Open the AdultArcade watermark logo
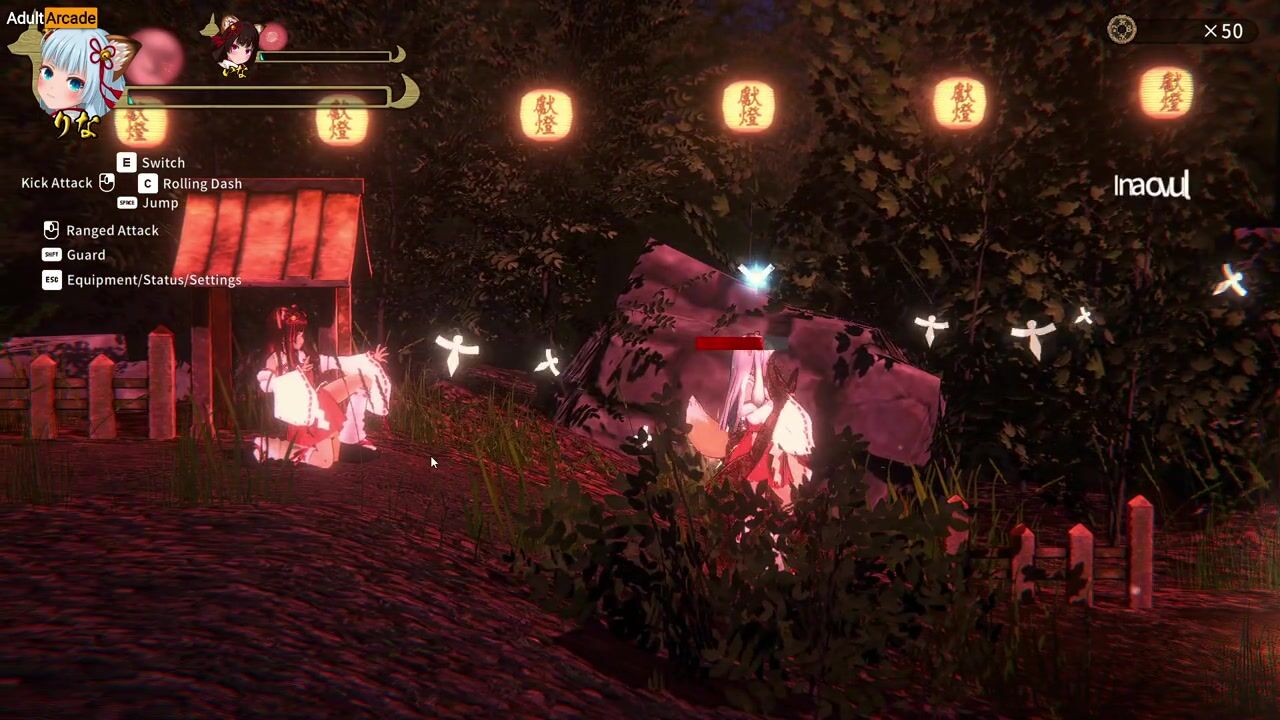The width and height of the screenshot is (1280, 720). [51, 17]
